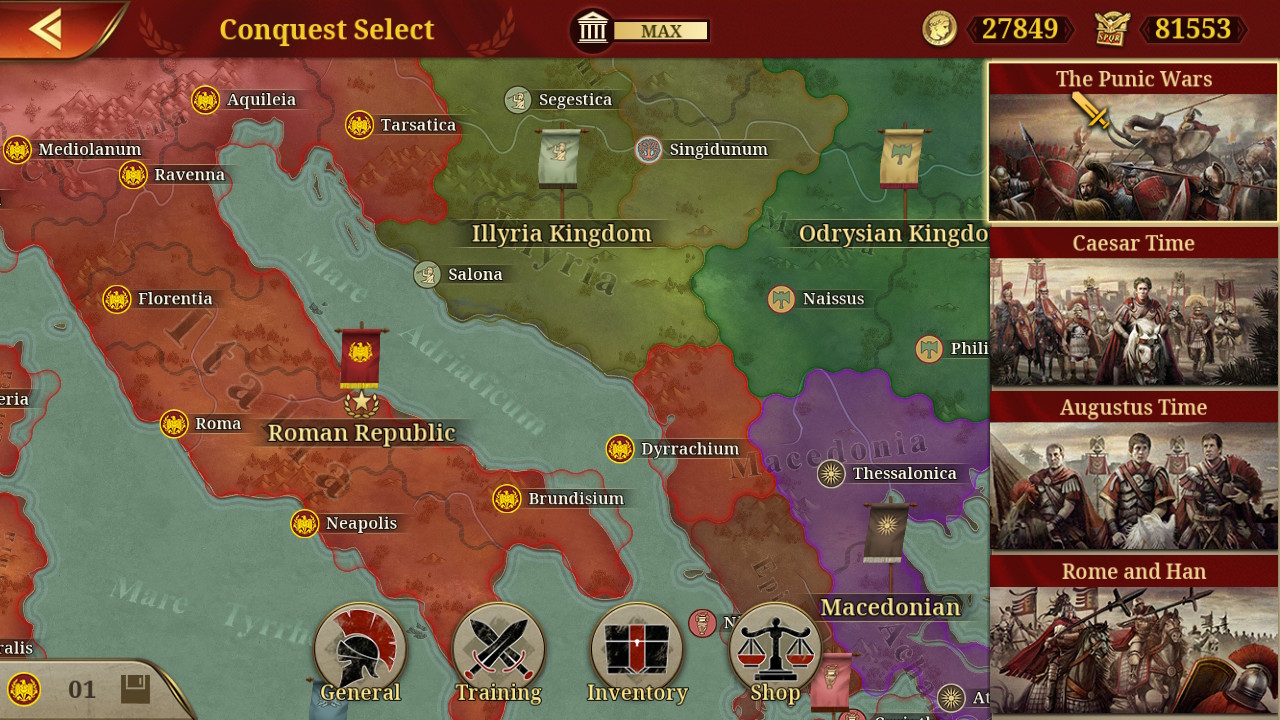Click the temple icon beside the MAX bar

click(x=592, y=29)
